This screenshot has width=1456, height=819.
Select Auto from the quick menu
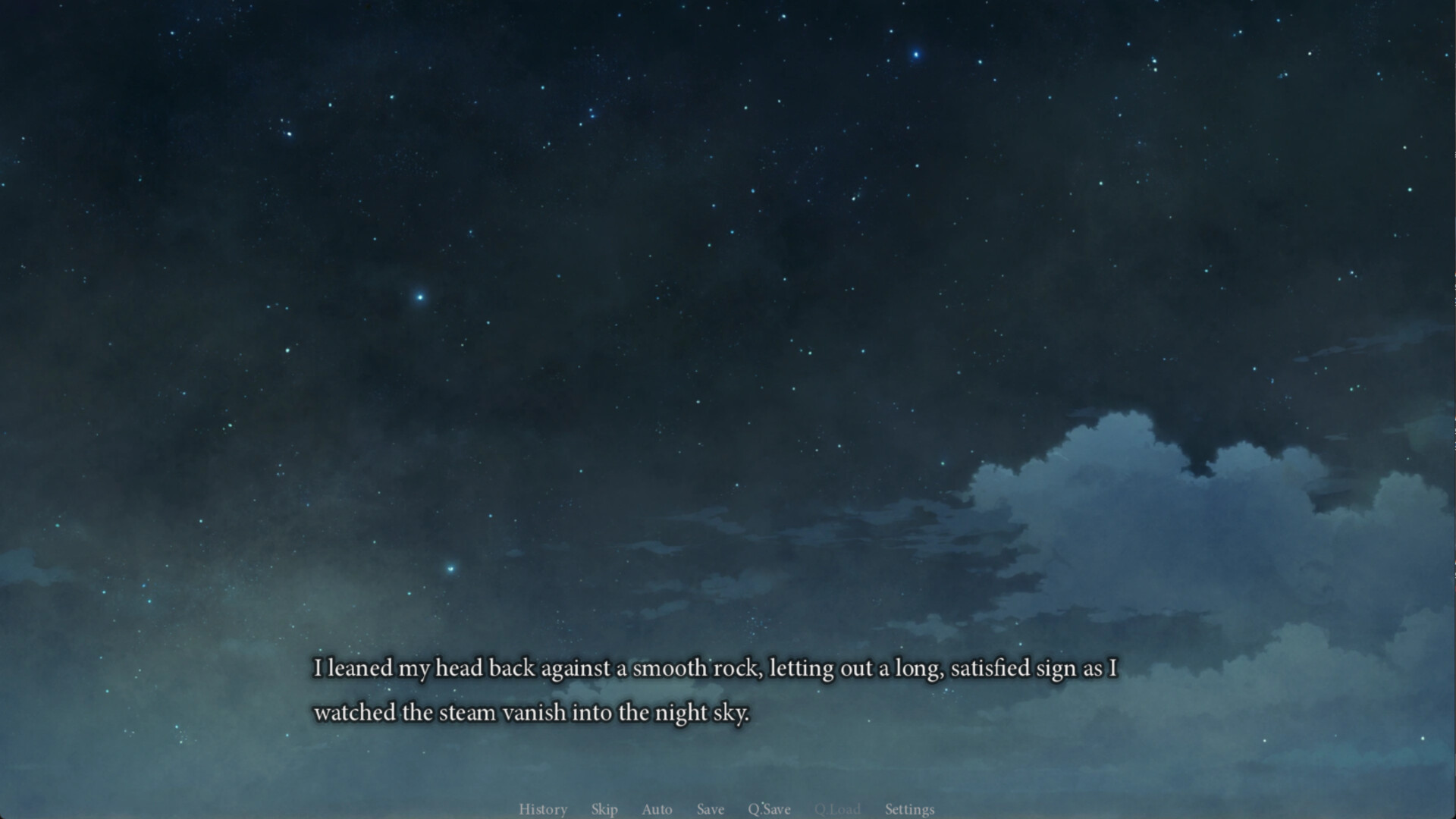[657, 809]
